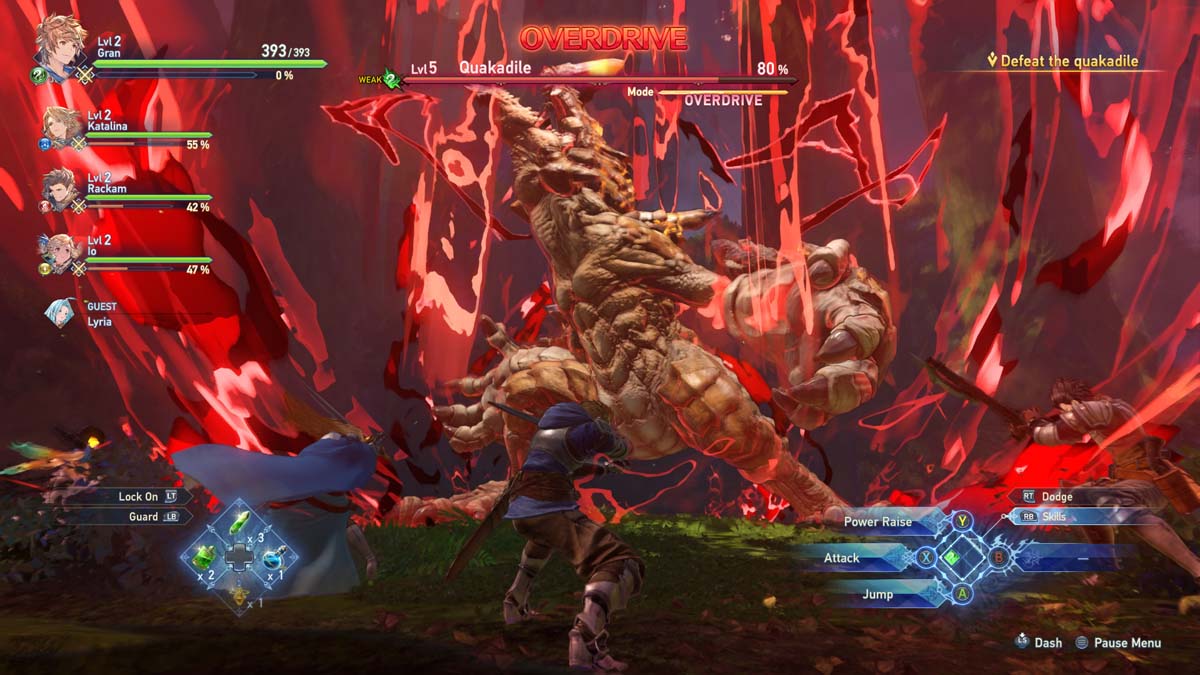Select guest Lyria's portrait

60,313
